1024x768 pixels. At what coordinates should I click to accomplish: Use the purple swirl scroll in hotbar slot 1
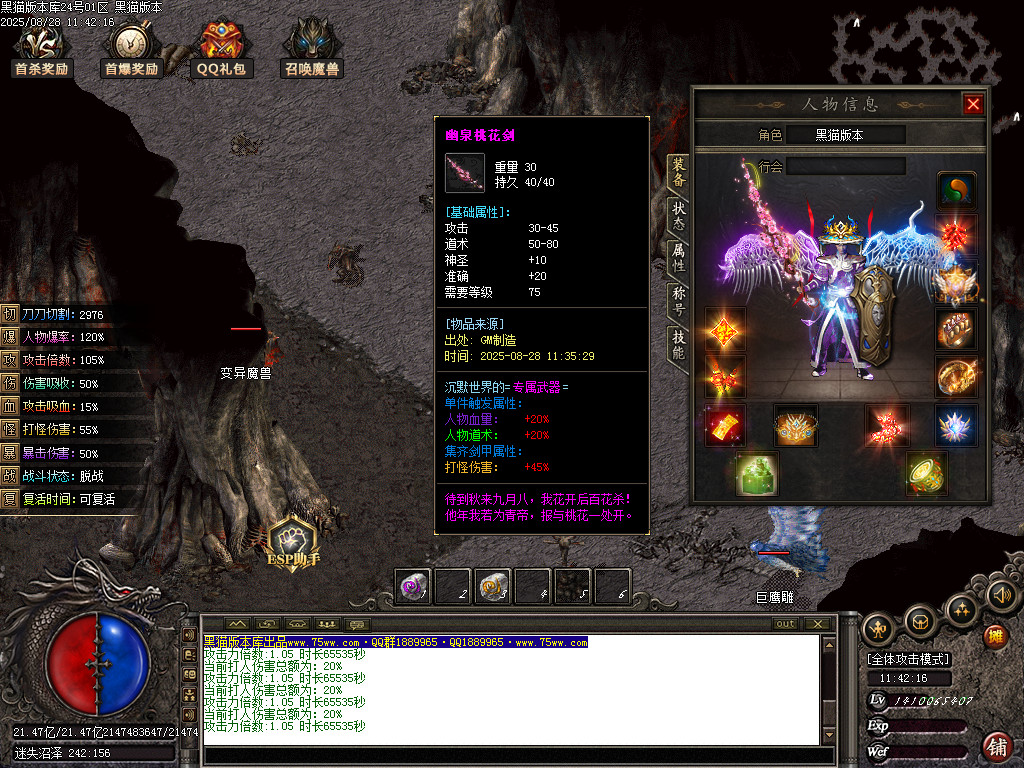click(415, 587)
